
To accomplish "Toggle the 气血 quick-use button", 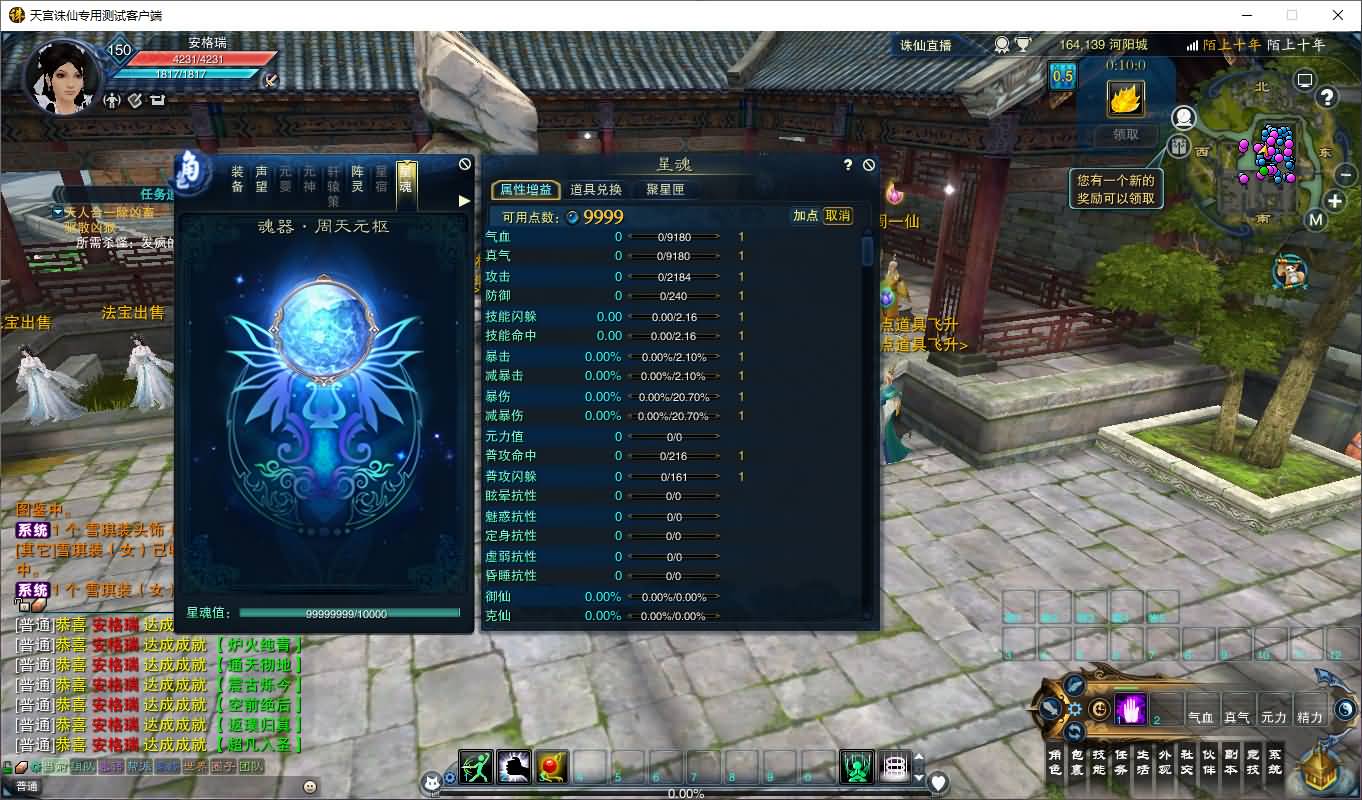I will tap(1201, 717).
